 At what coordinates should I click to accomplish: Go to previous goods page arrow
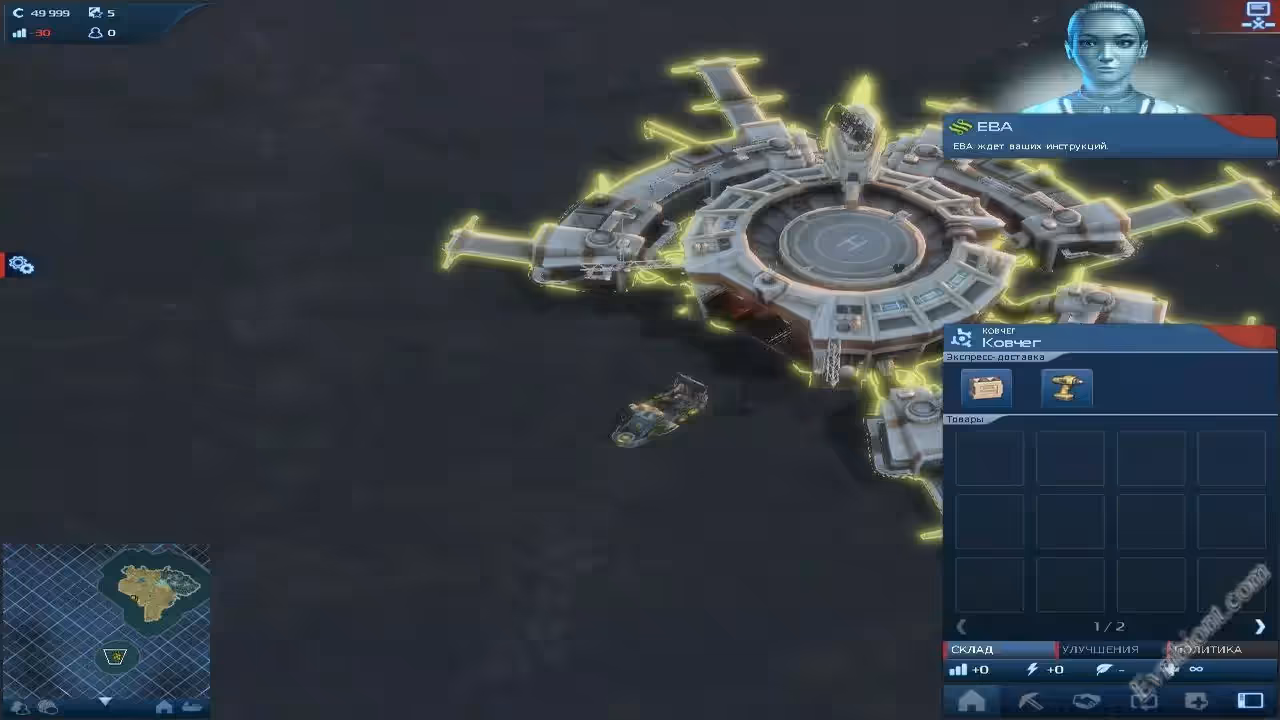962,627
